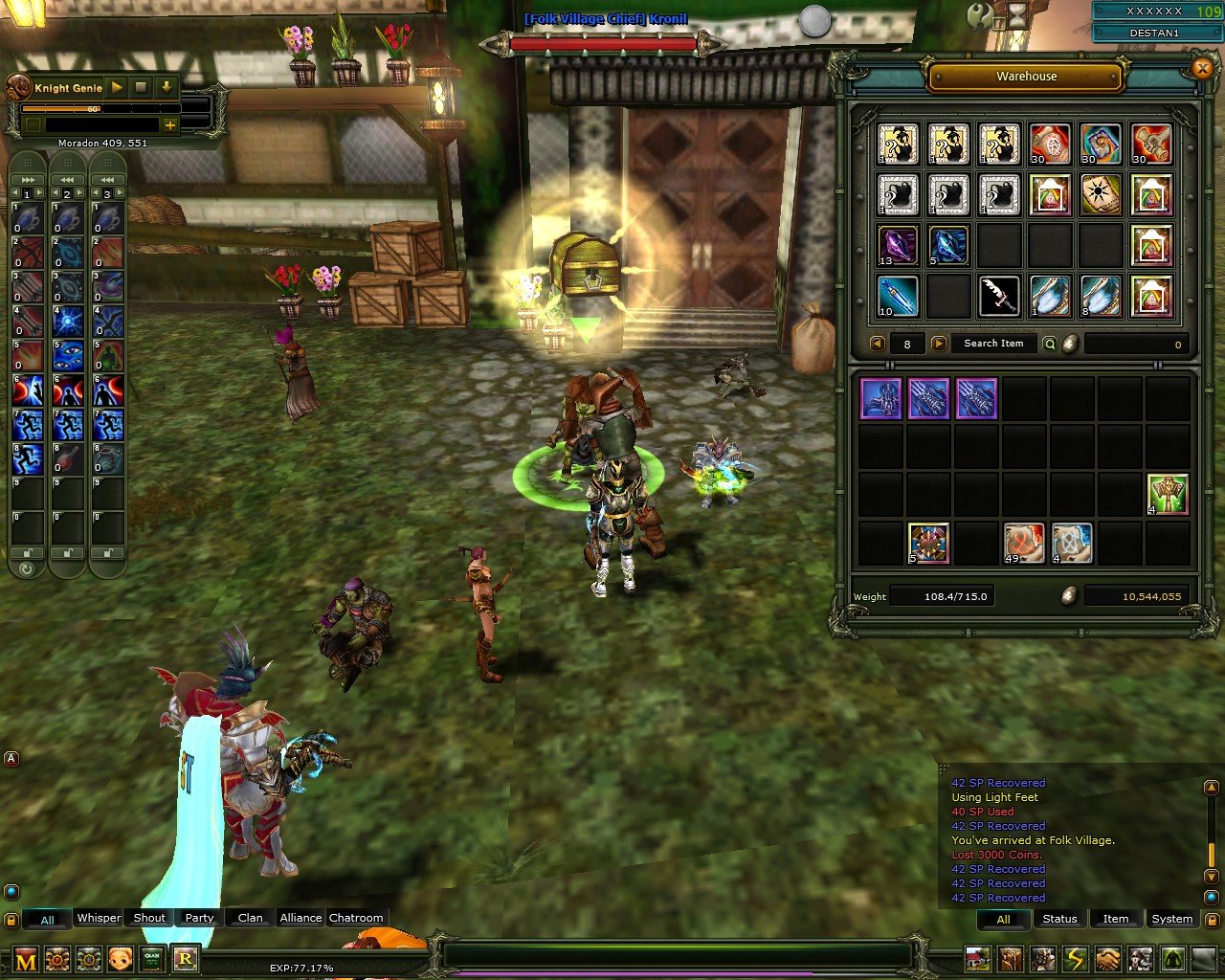Switch to the Whisper chat tab
Viewport: 1225px width, 980px height.
click(98, 918)
